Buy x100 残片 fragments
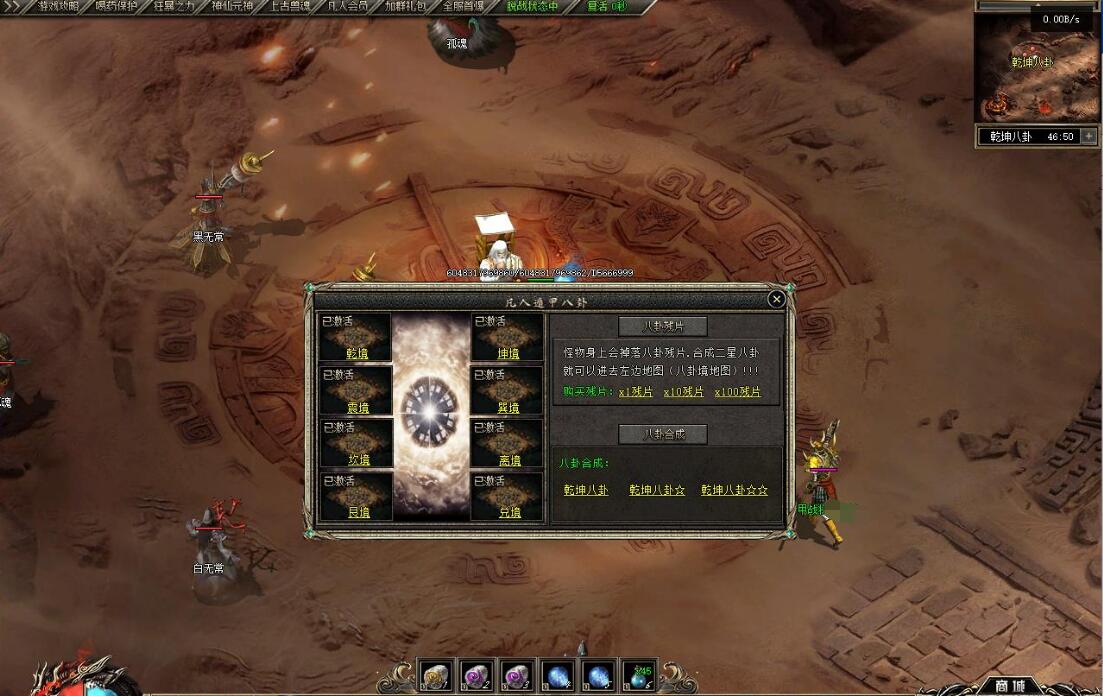1103x696 pixels. [737, 392]
